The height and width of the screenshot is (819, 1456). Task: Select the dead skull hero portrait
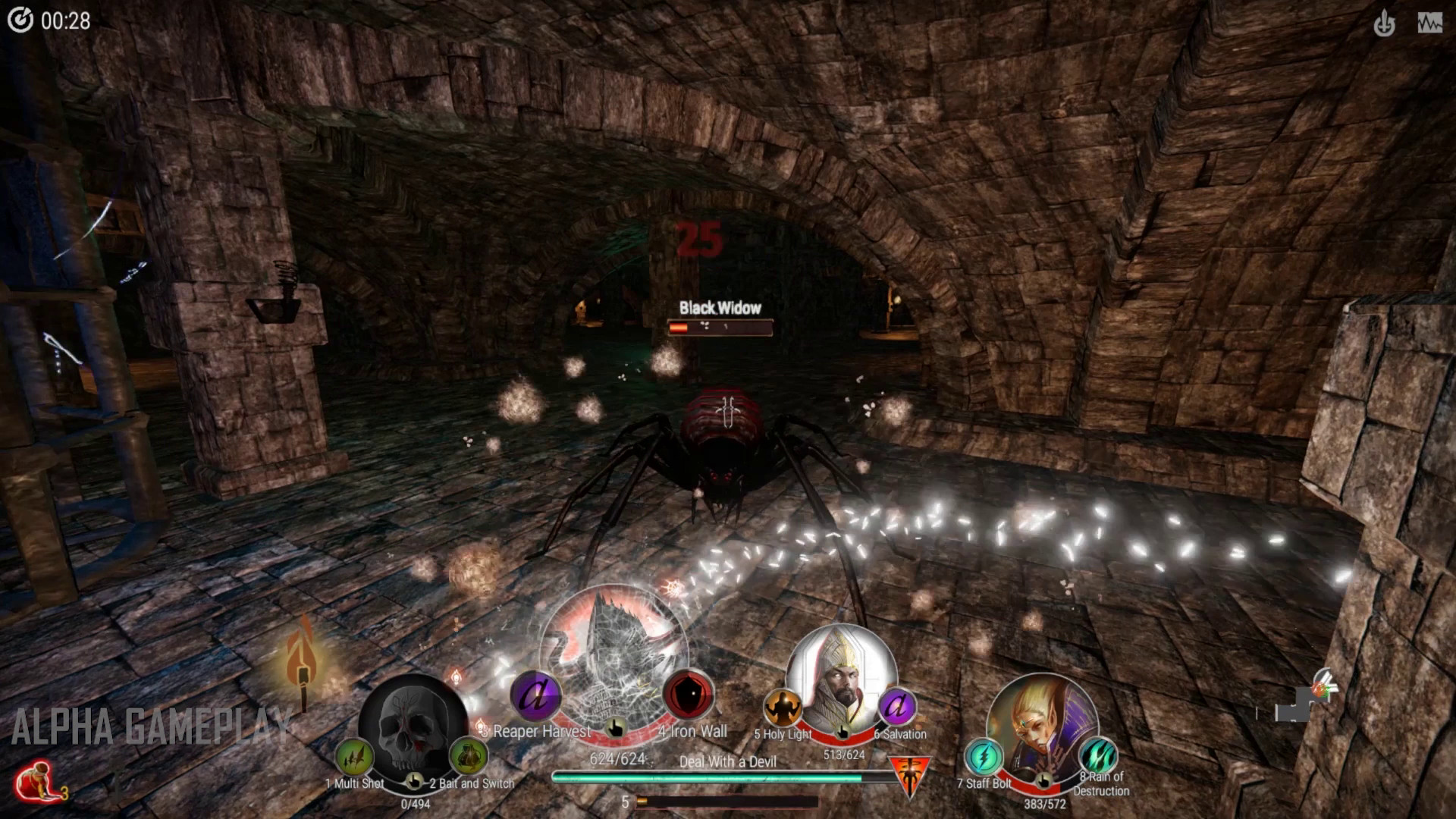(413, 723)
